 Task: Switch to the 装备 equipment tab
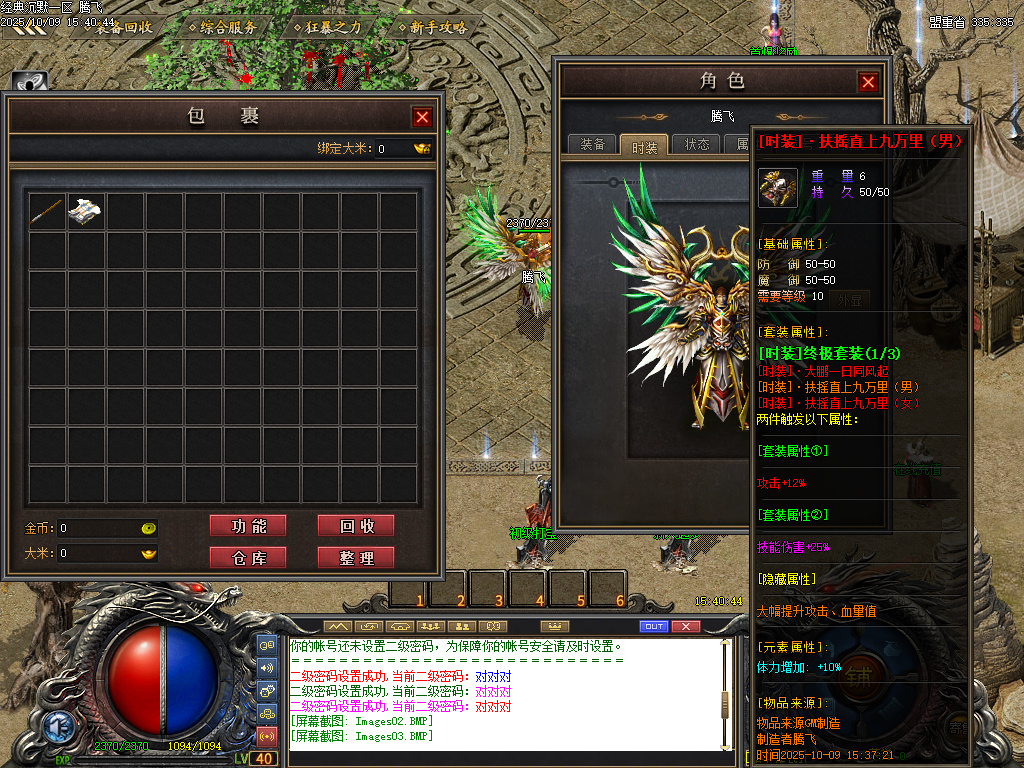coord(593,145)
